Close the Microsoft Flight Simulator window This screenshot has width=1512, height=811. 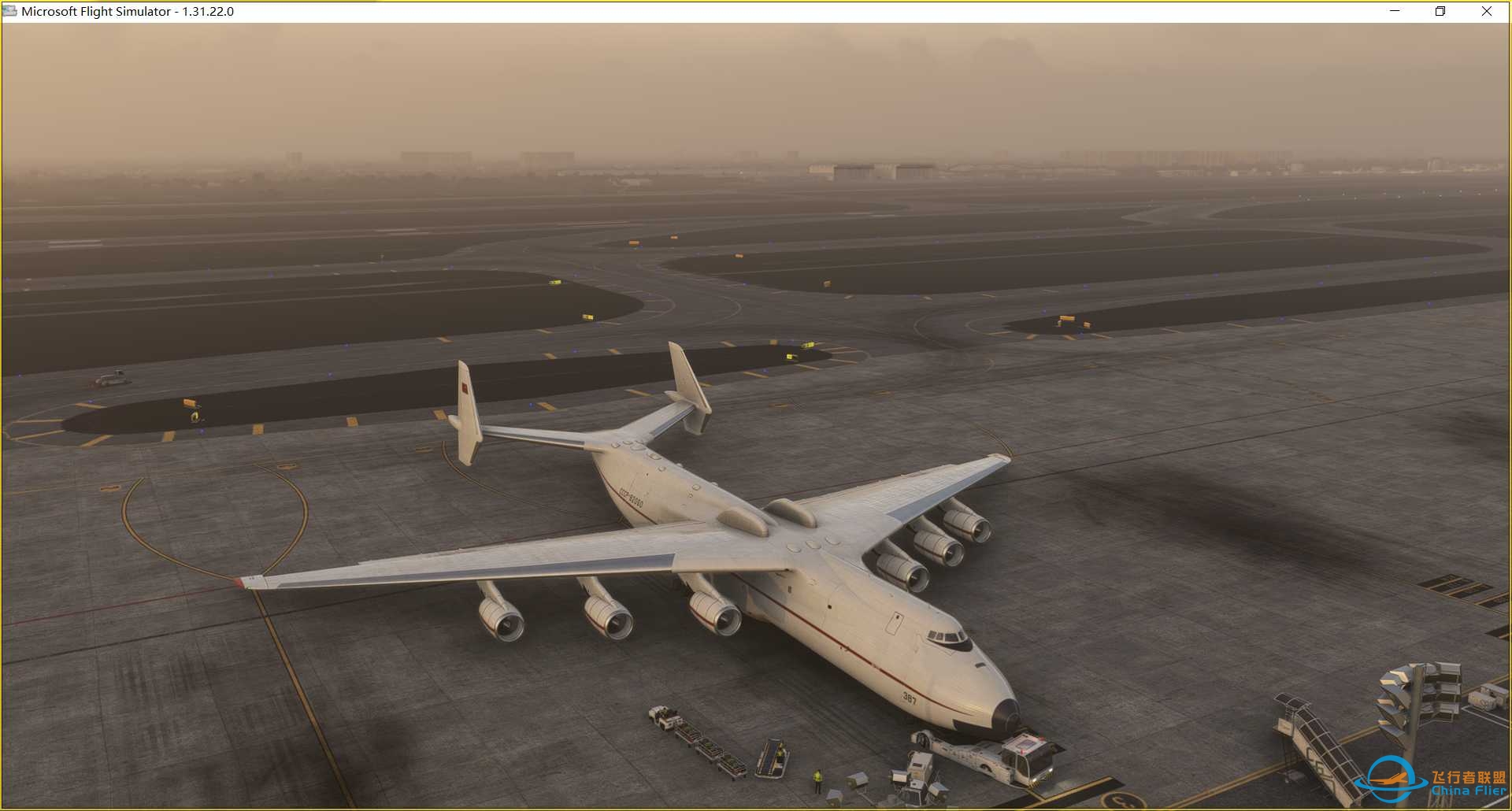point(1487,11)
